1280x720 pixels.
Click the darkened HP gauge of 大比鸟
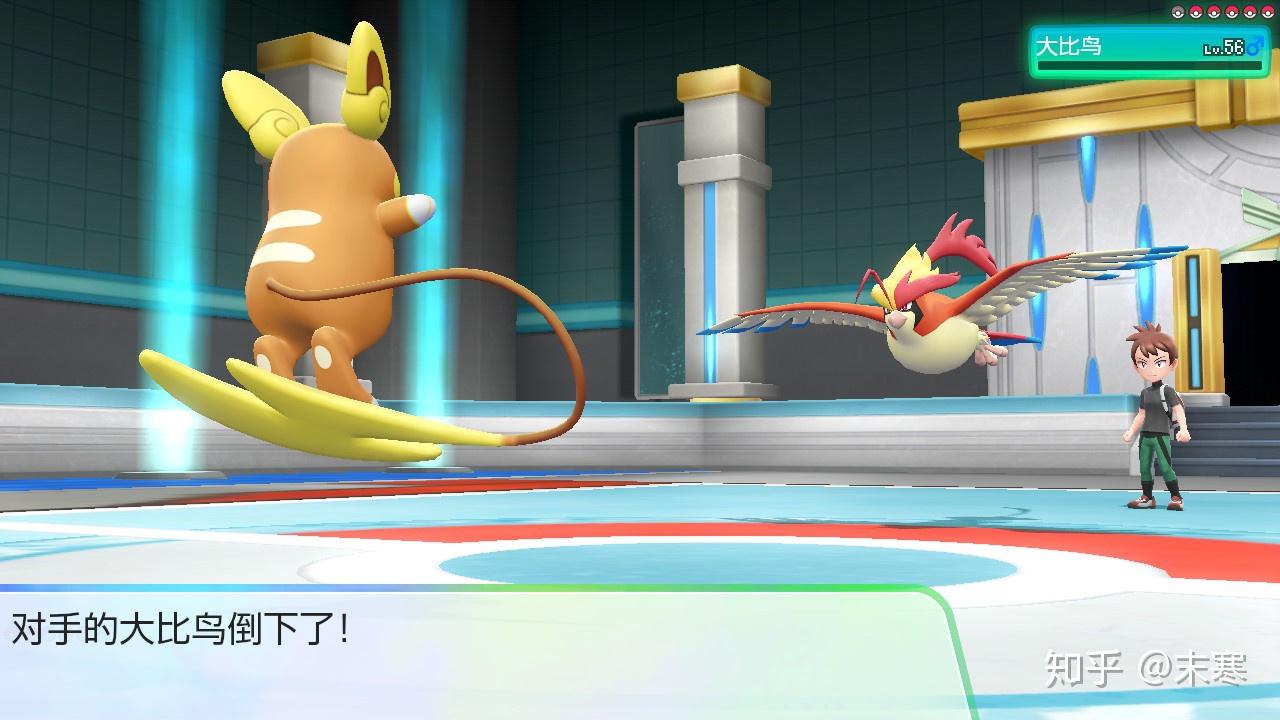[x=1150, y=65]
